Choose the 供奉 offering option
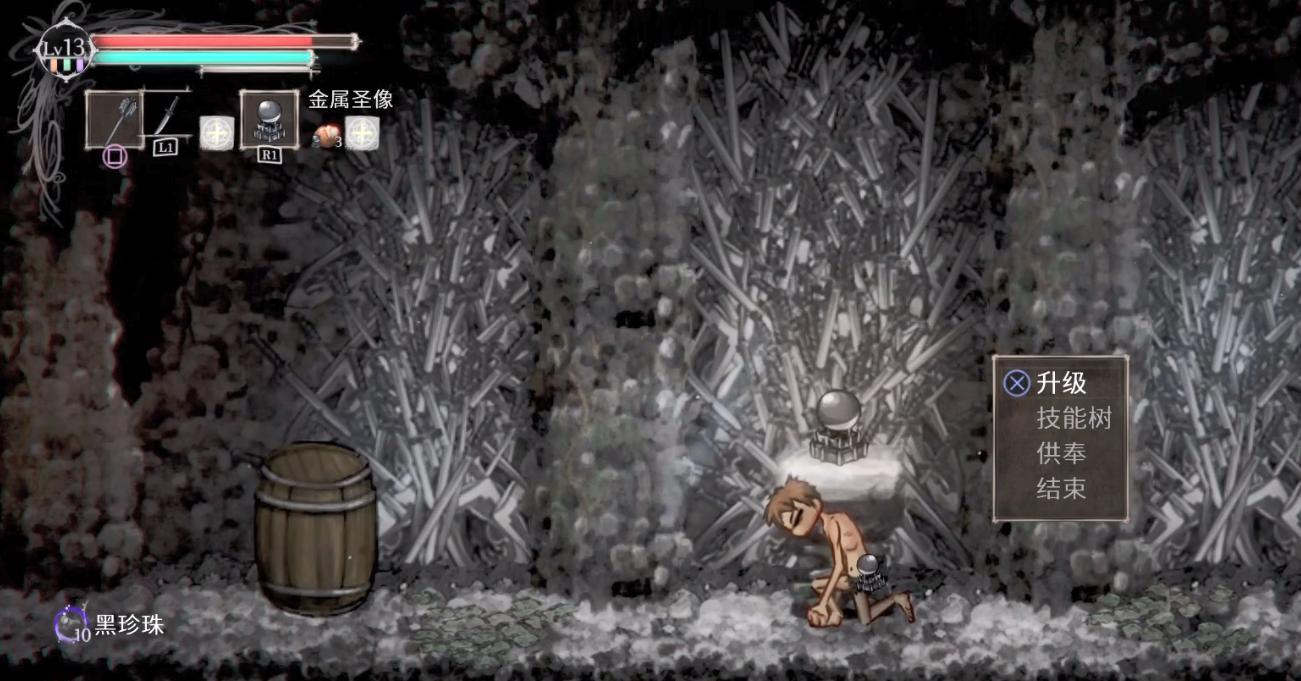The image size is (1301, 681). 1061,453
